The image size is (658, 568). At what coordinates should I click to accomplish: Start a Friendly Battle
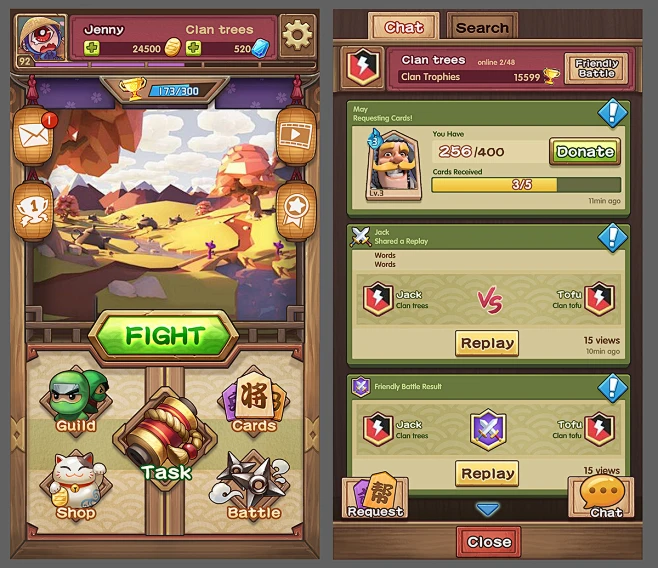coord(597,68)
